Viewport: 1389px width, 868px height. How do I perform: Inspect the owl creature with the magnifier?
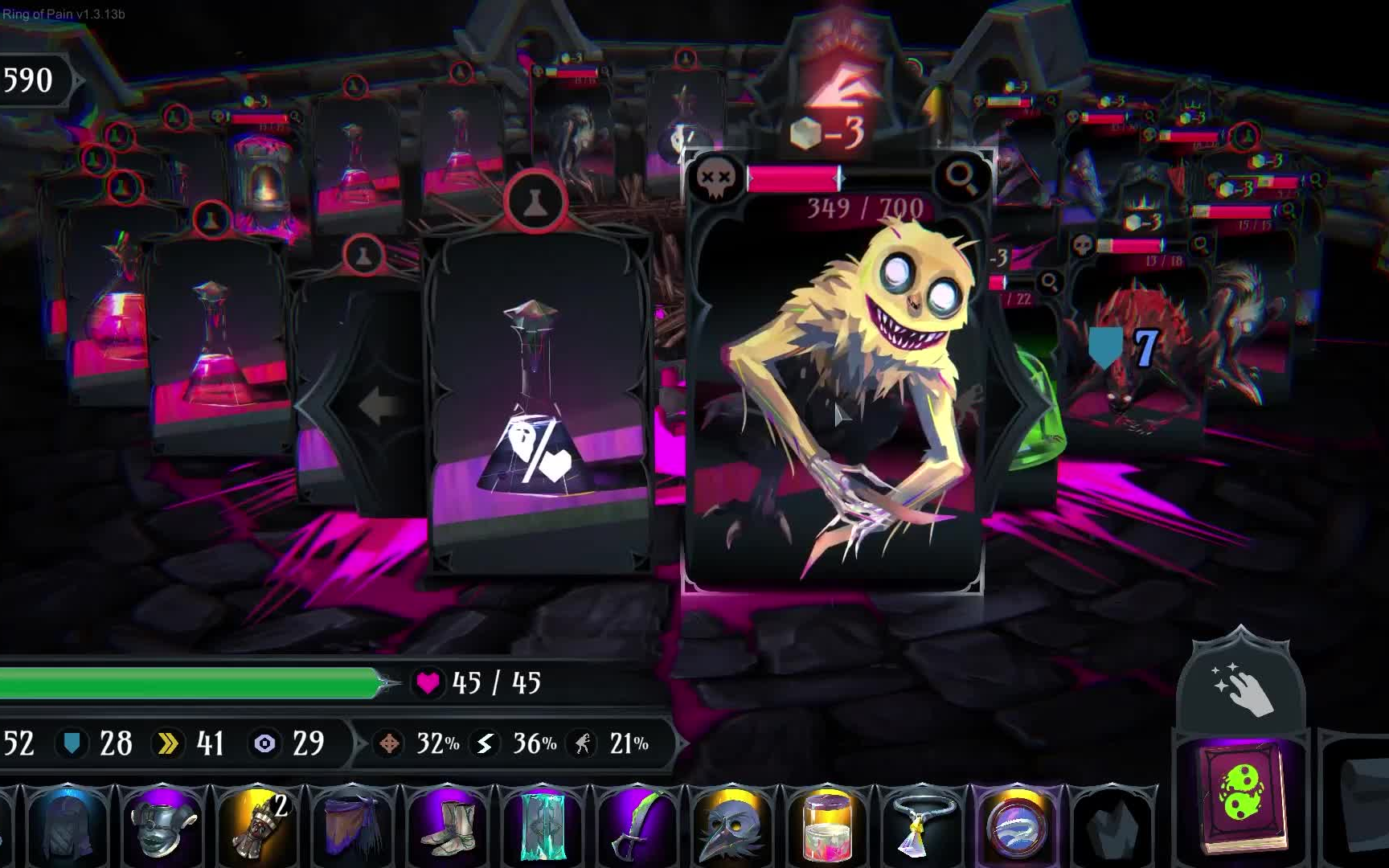coord(961,176)
